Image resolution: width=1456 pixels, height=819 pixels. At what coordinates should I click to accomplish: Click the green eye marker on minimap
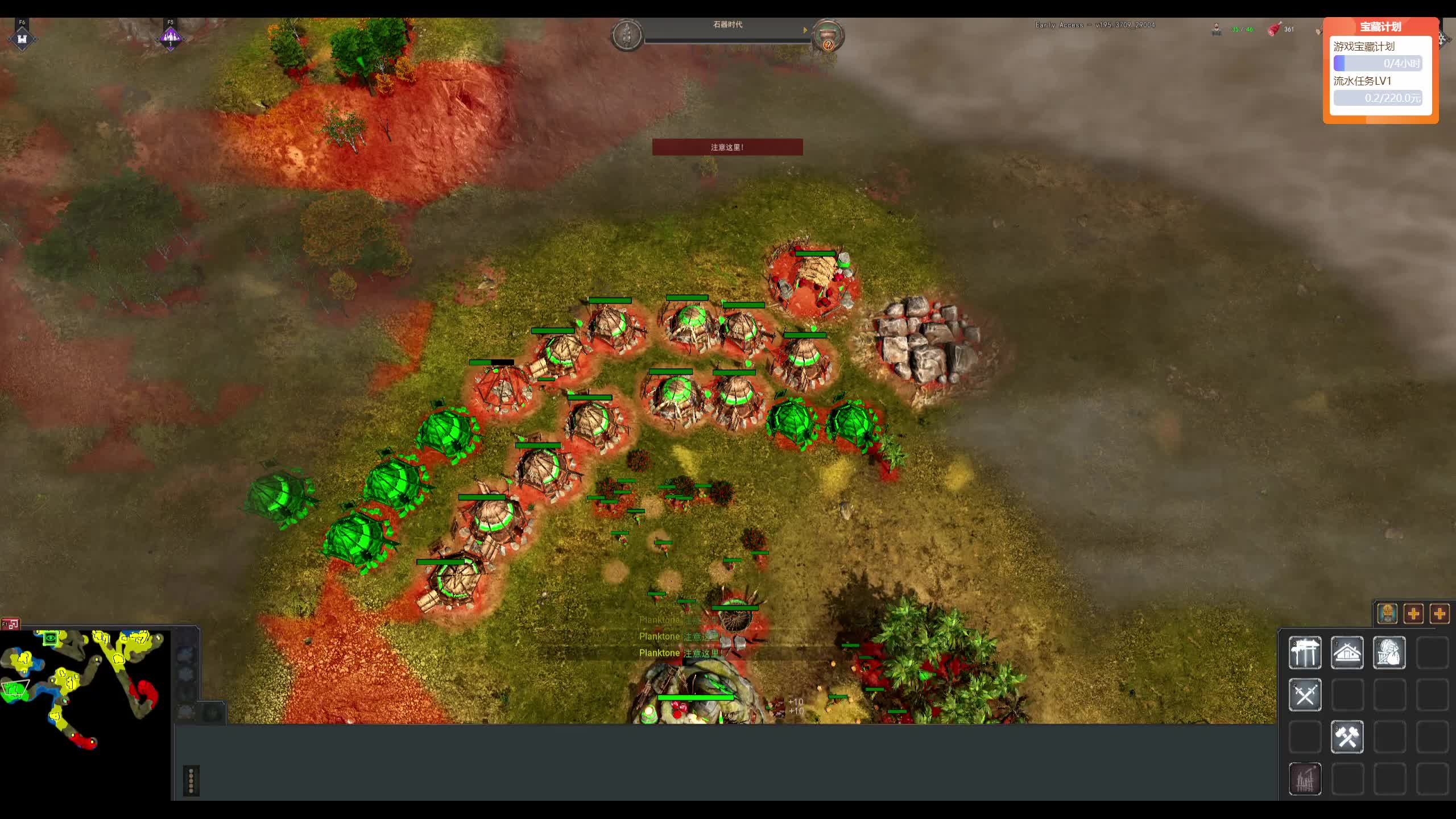pos(51,638)
